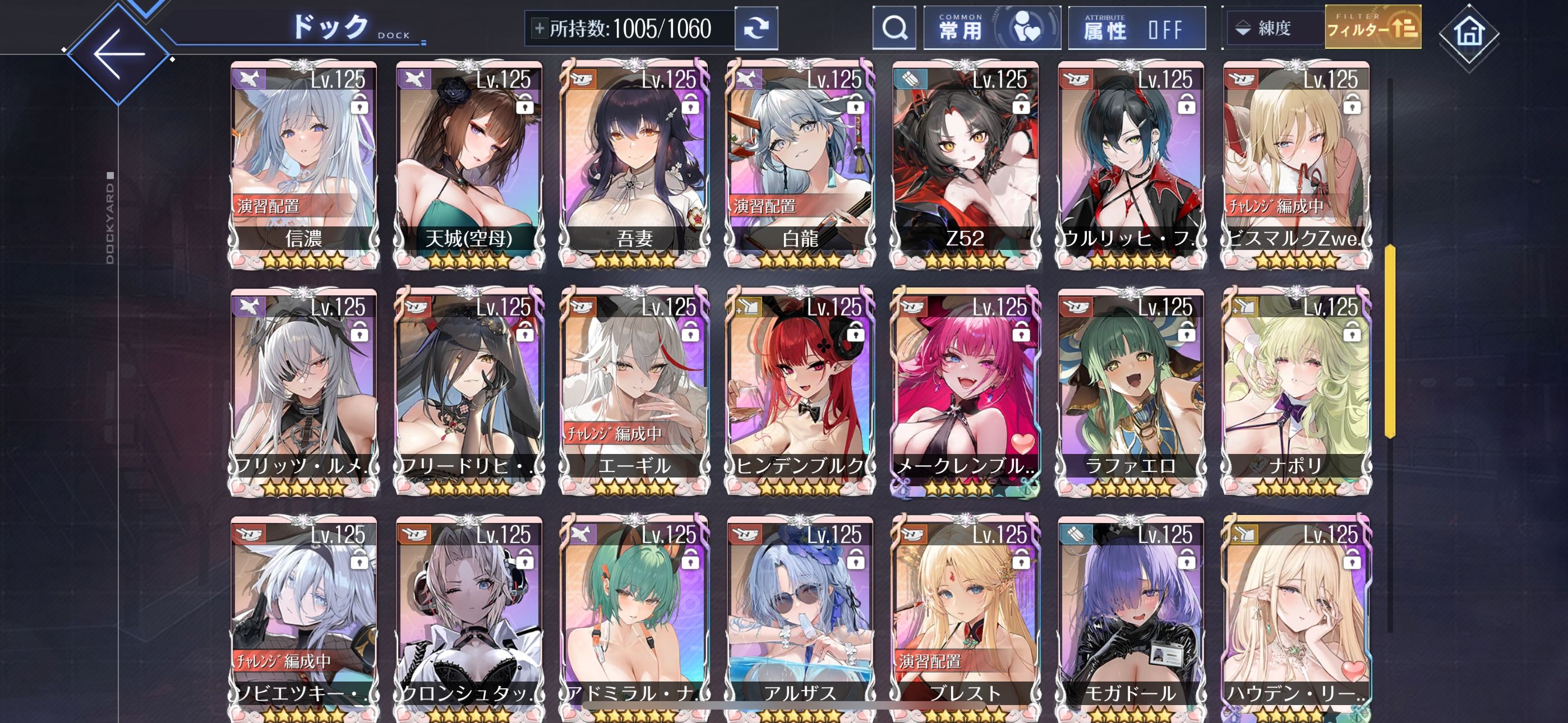Open the ship search
The width and height of the screenshot is (1568, 723).
[894, 28]
